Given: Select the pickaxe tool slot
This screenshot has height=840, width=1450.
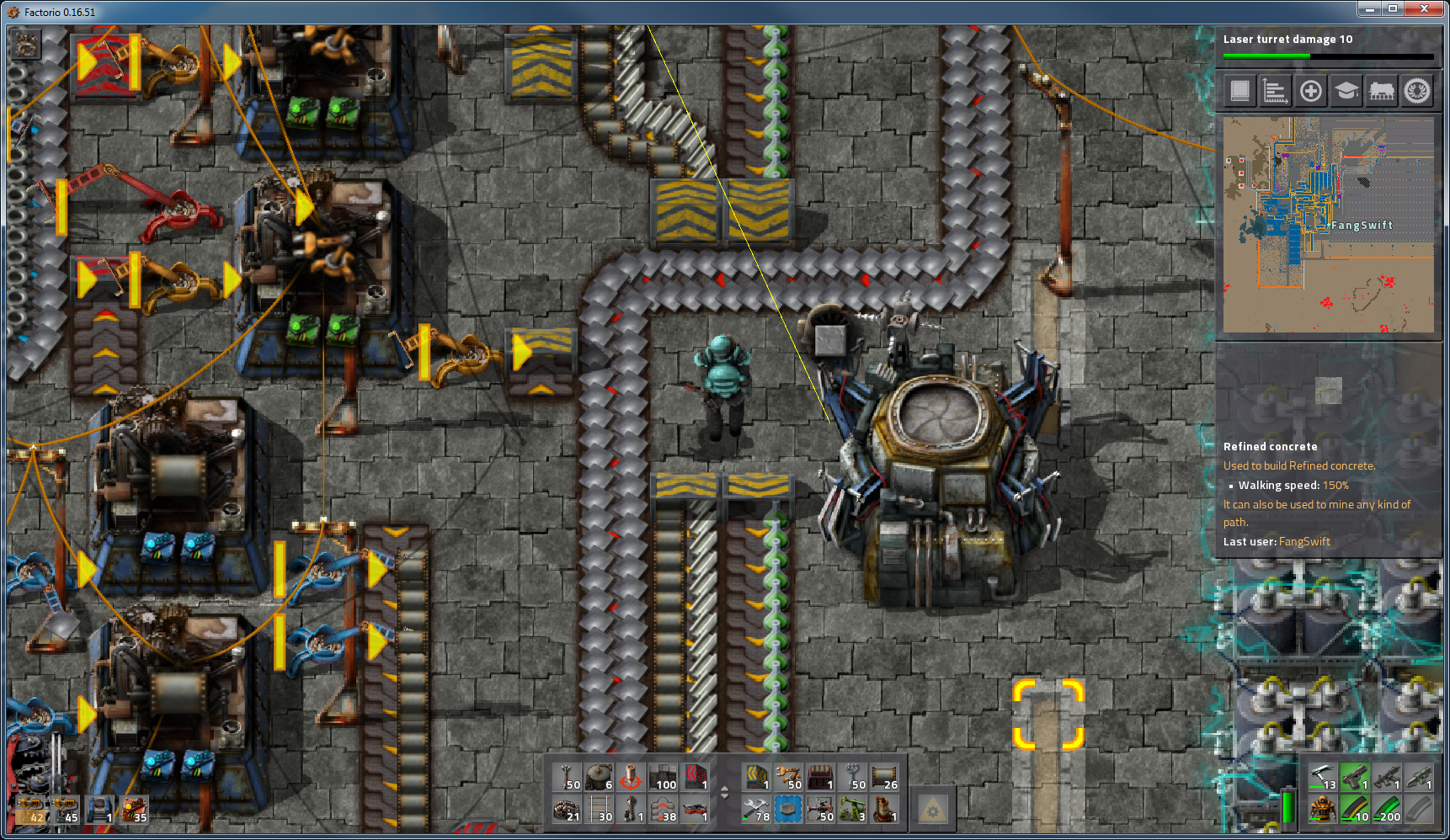Looking at the screenshot, I should (1322, 778).
